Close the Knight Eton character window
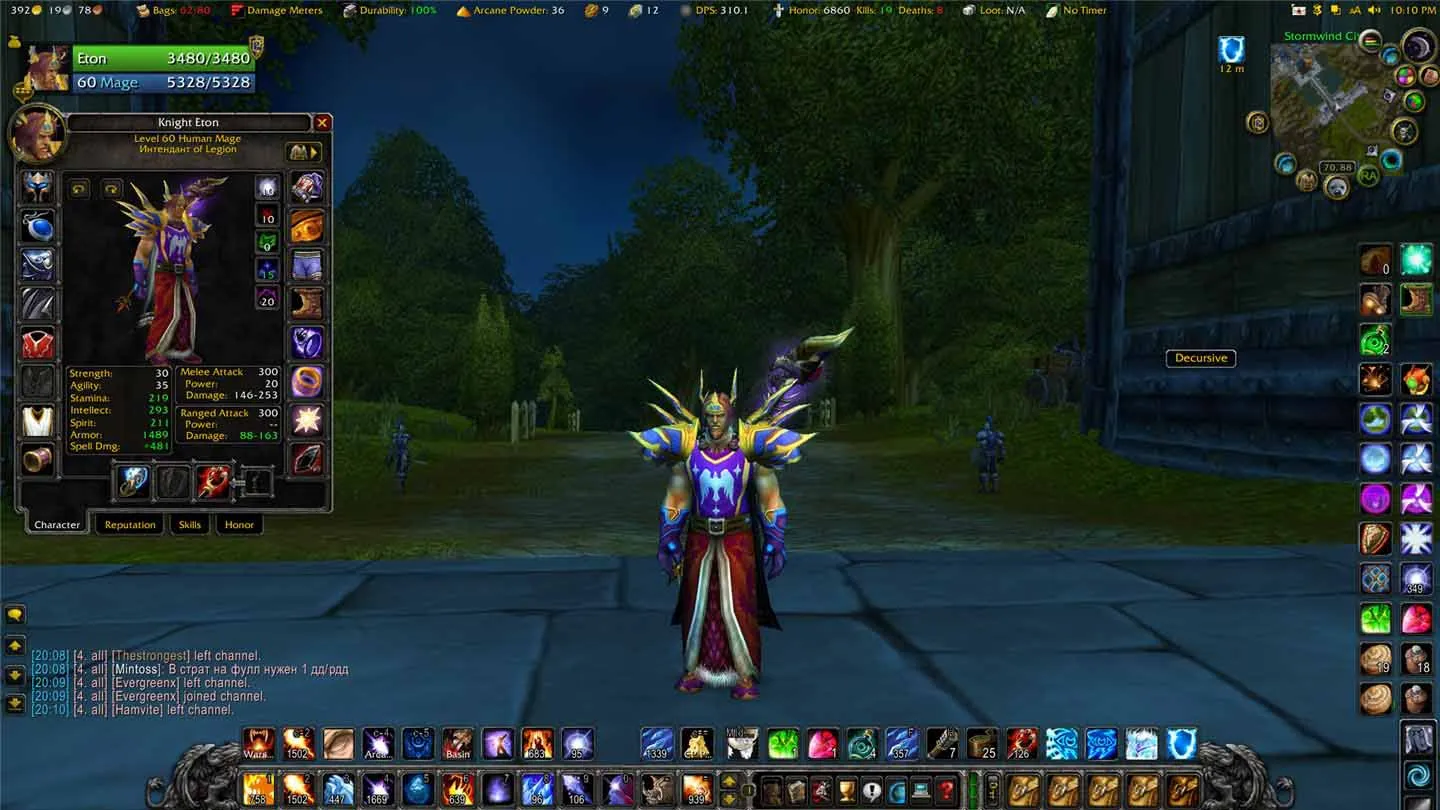Screen dimensions: 1440x810 (322, 123)
